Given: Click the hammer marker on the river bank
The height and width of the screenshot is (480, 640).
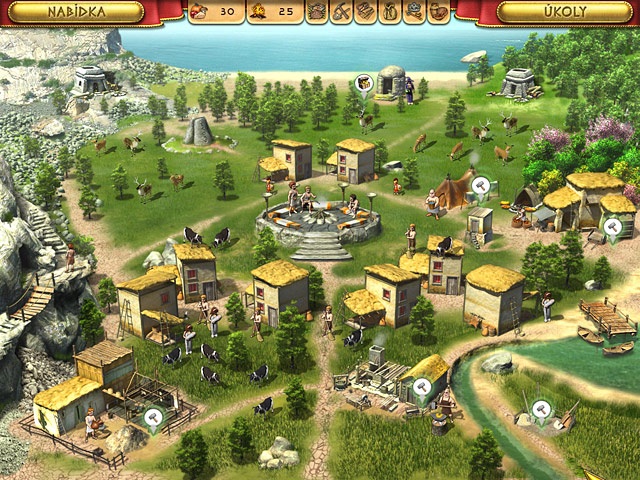Looking at the screenshot, I should click(541, 408).
